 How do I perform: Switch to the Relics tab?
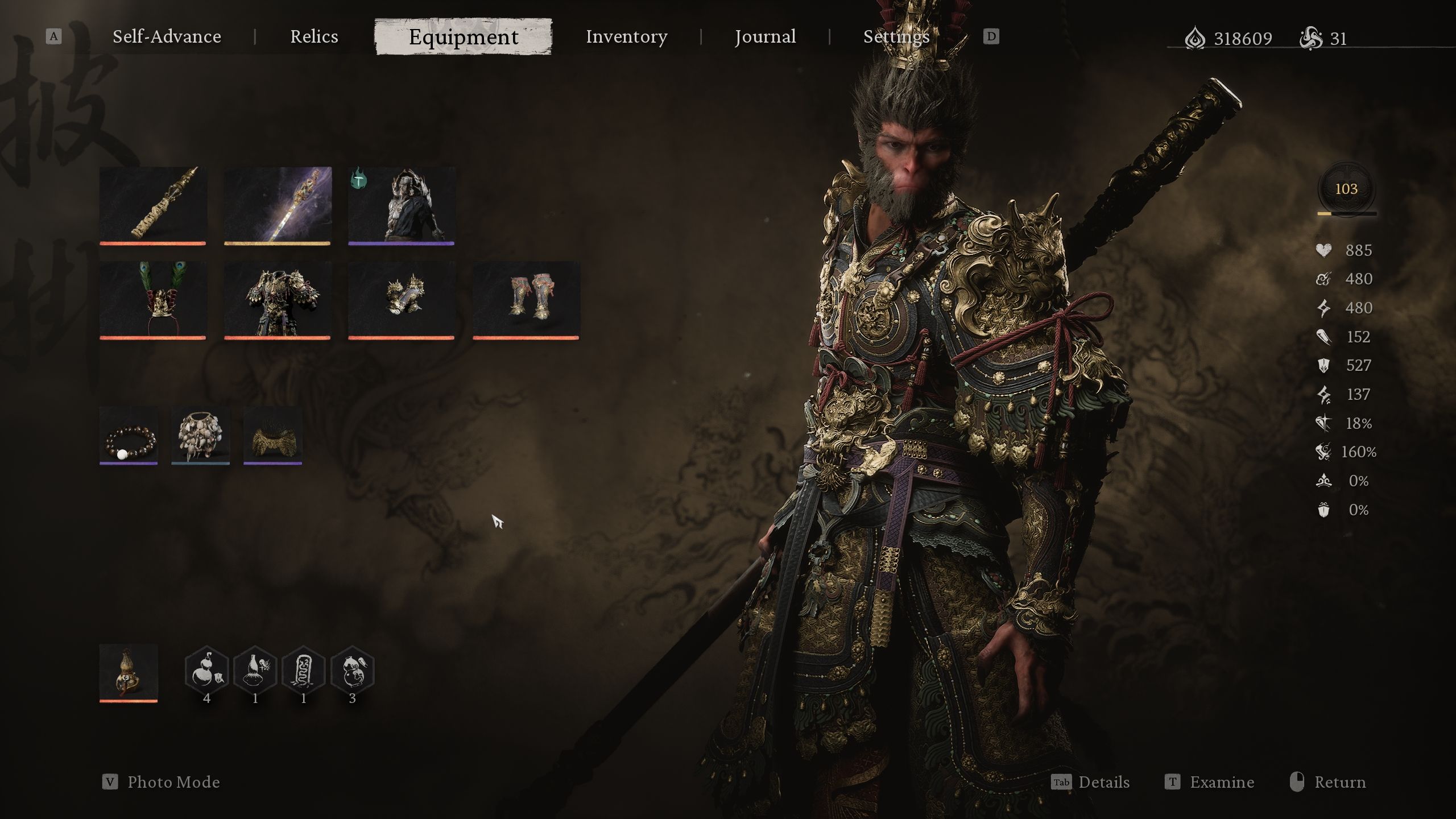point(313,36)
